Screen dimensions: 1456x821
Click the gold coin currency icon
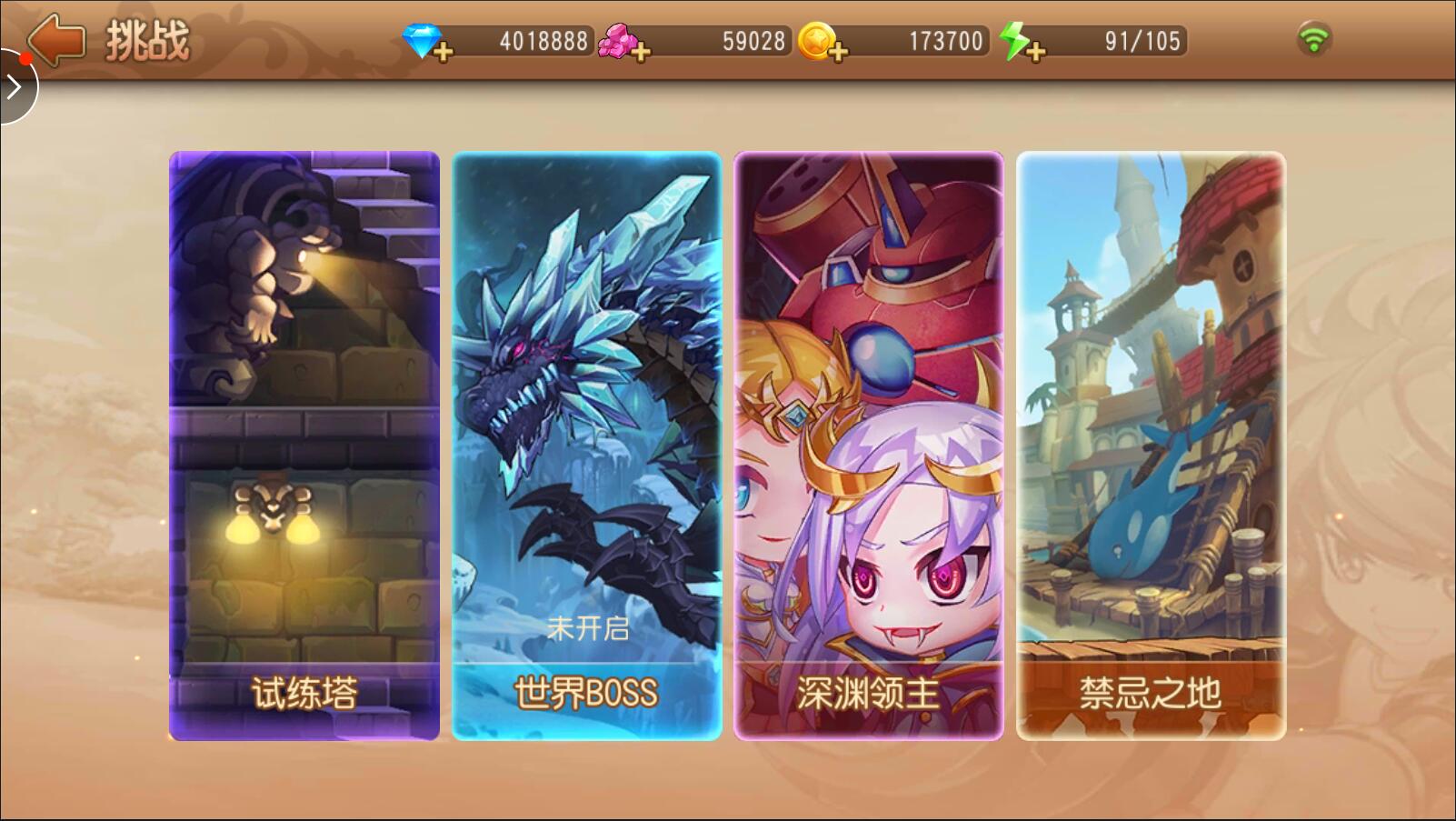point(815,39)
